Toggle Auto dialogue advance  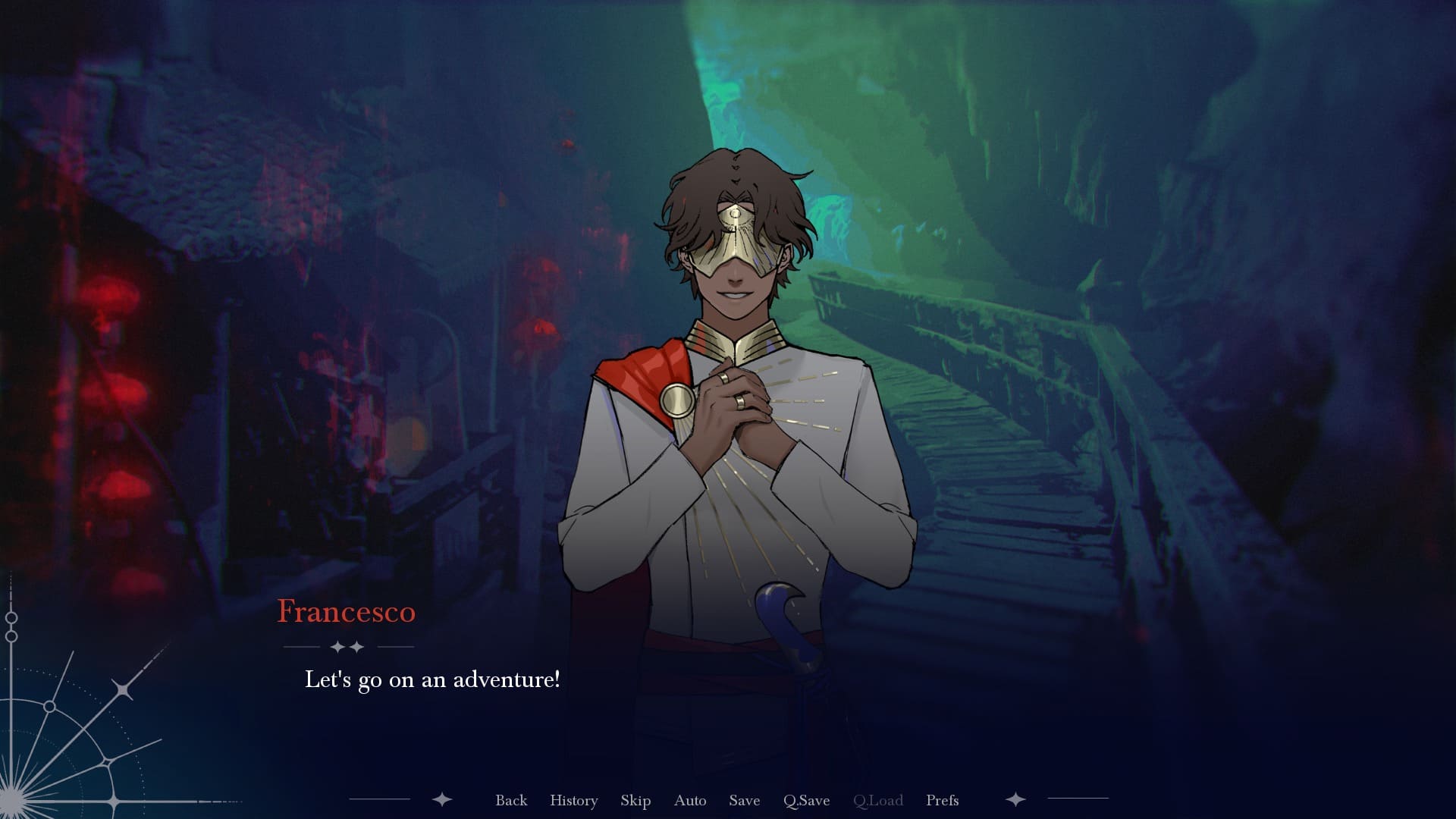tap(690, 800)
